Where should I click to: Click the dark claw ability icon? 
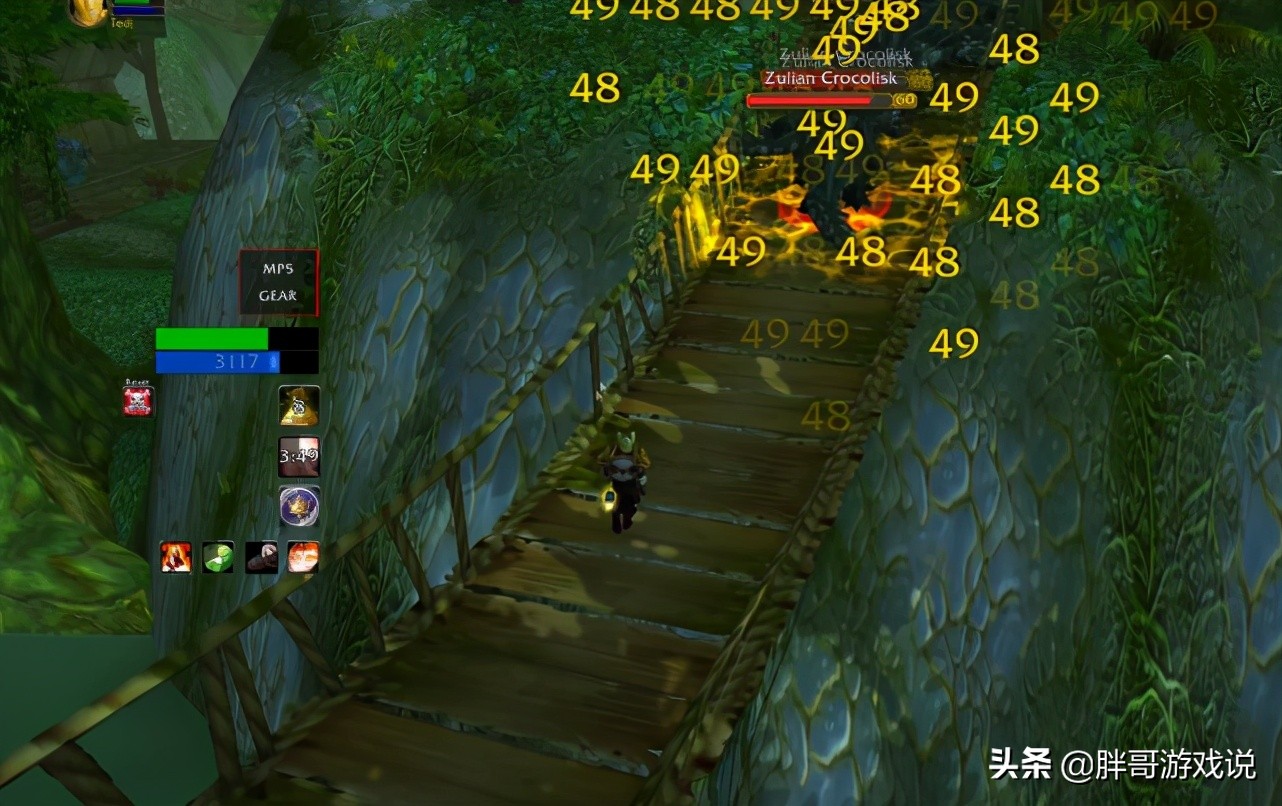(x=260, y=558)
